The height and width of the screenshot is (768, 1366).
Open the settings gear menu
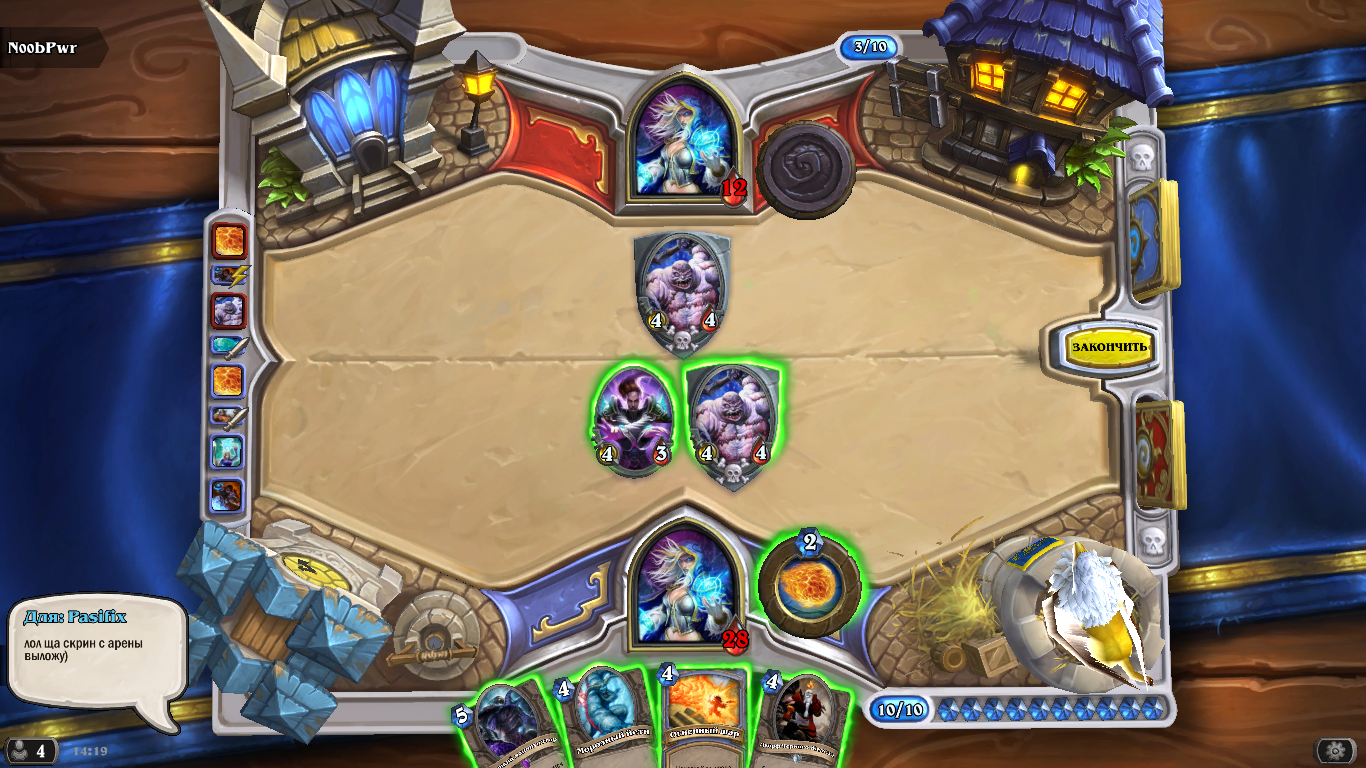pos(1335,751)
